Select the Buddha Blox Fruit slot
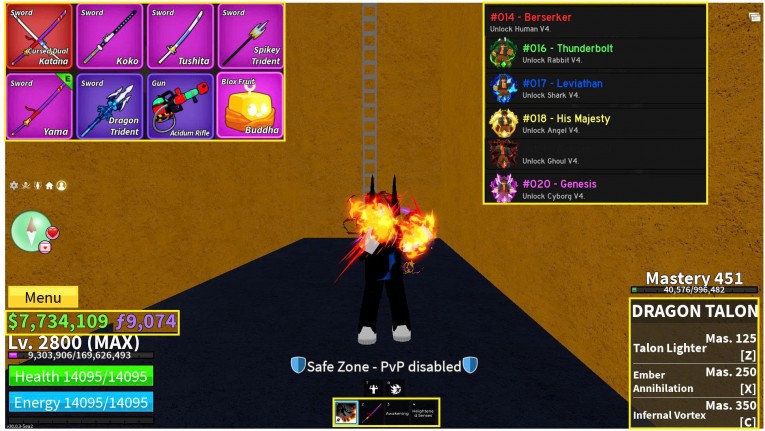Screen dimensions: 765x431 (250, 105)
